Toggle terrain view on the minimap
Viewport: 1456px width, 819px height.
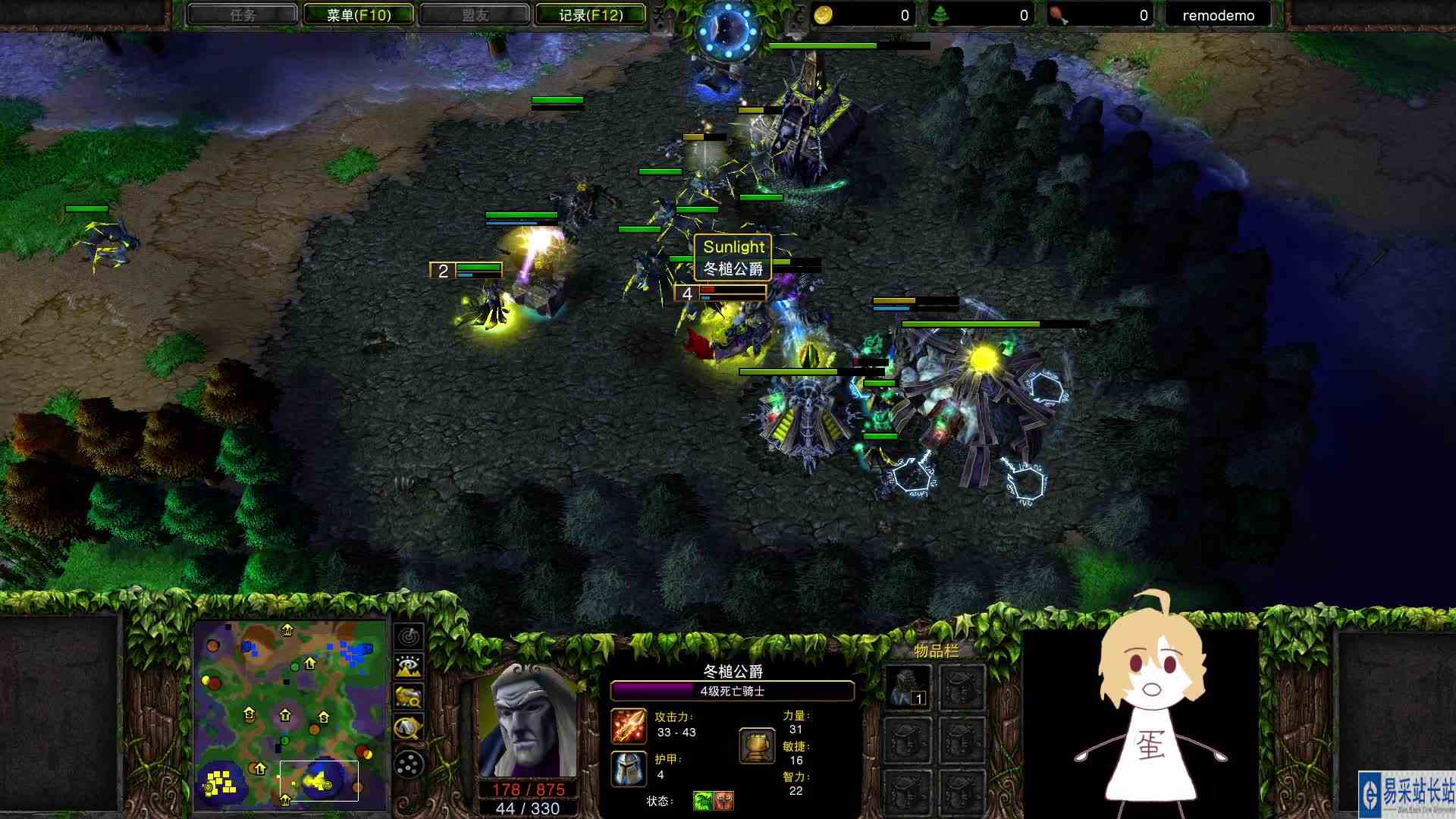(407, 667)
